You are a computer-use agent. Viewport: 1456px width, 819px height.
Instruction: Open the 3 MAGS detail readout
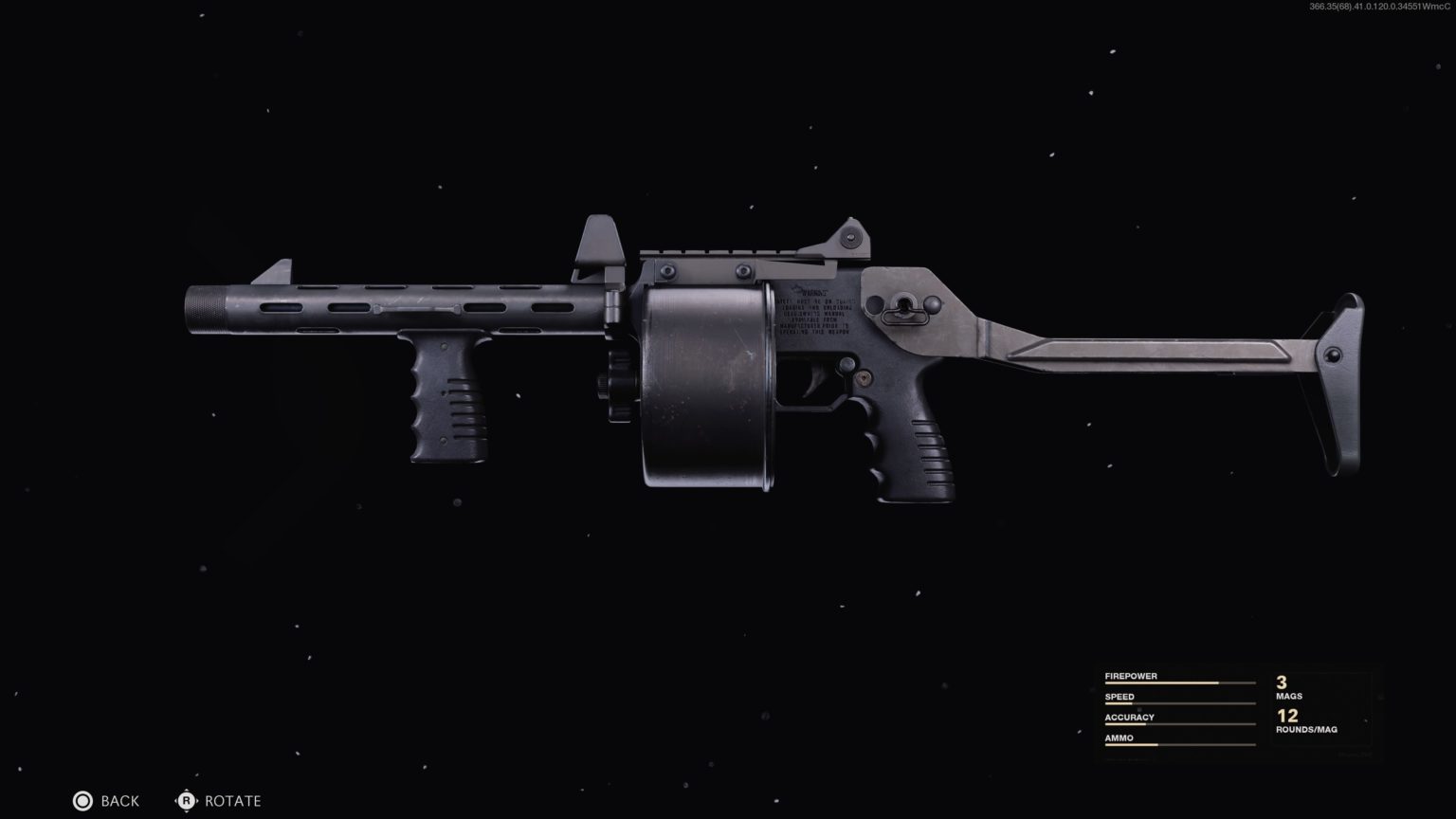point(1287,687)
